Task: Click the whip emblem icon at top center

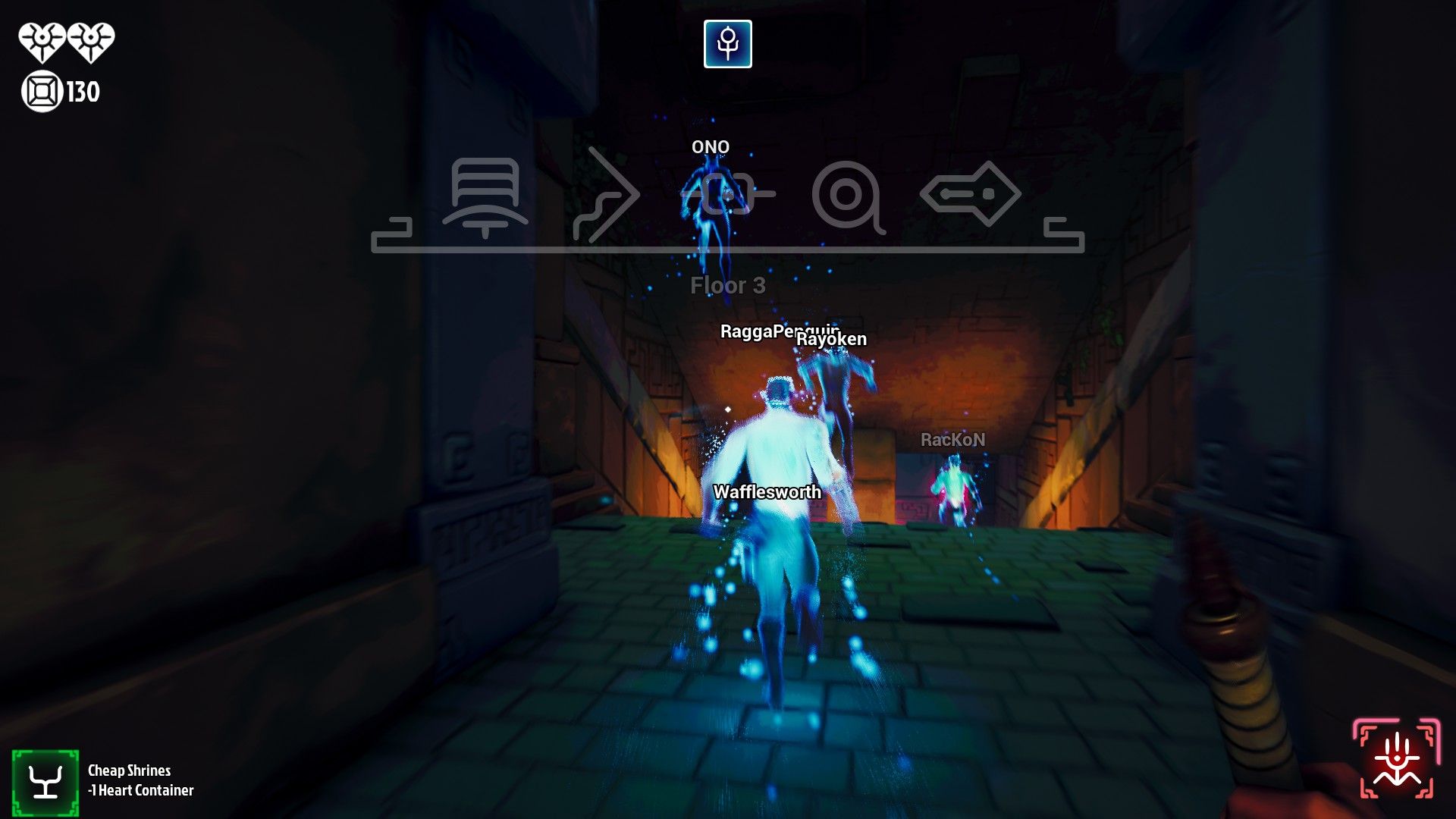Action: pos(727,43)
